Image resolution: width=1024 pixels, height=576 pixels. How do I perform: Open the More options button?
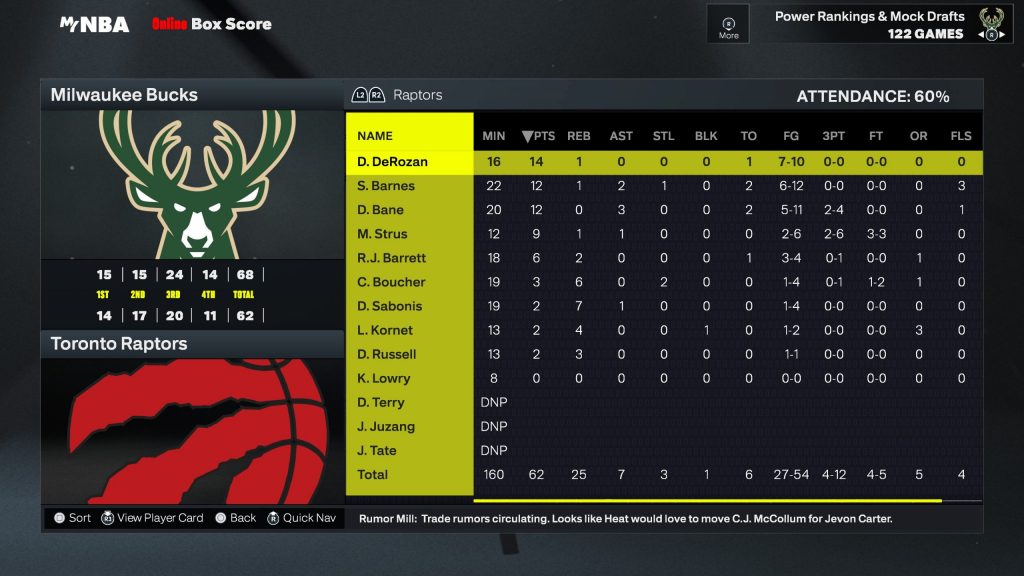(729, 25)
